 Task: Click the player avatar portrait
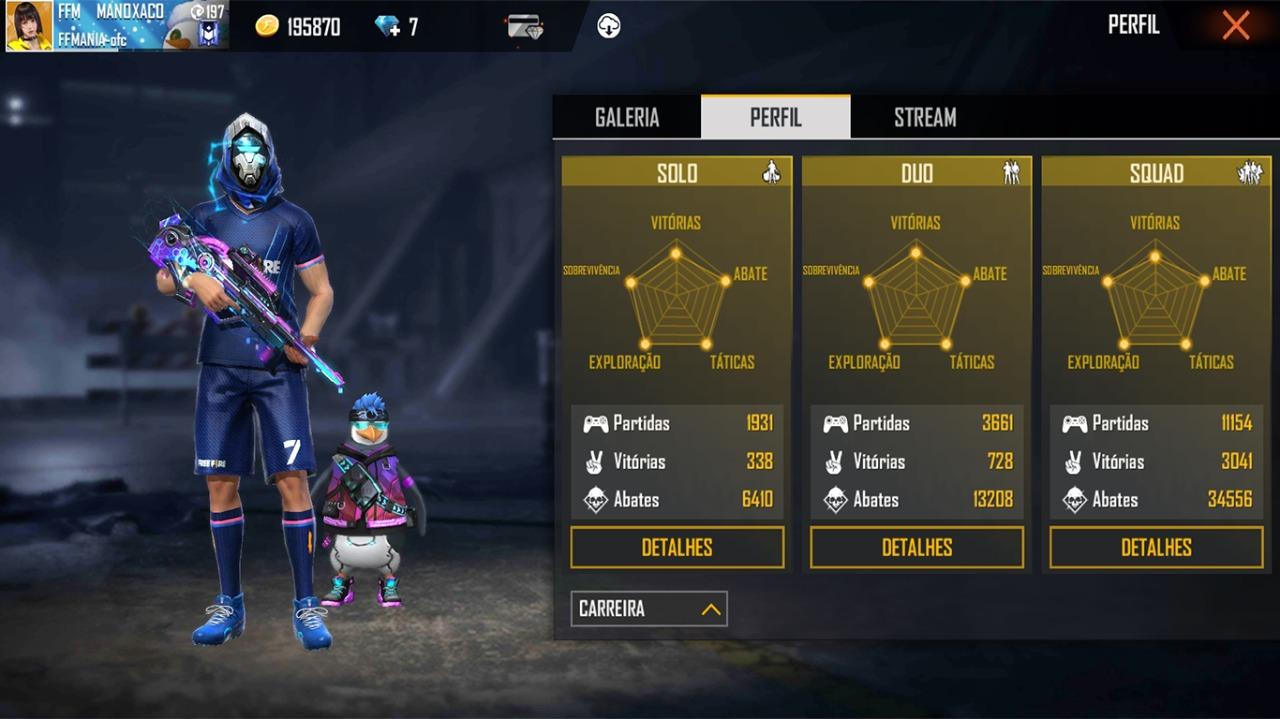[x=29, y=26]
